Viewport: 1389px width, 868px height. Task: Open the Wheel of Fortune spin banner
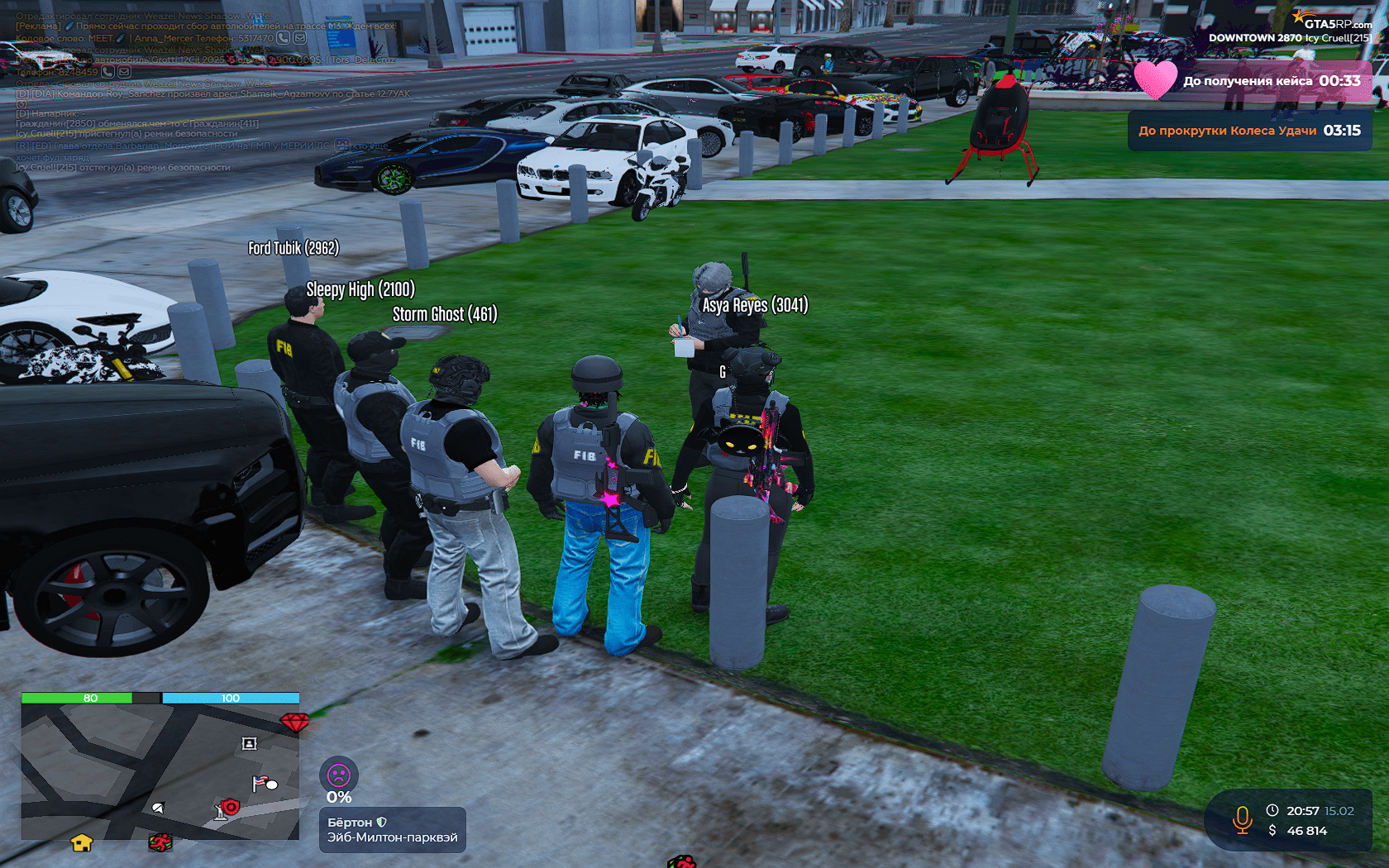coord(1249,131)
